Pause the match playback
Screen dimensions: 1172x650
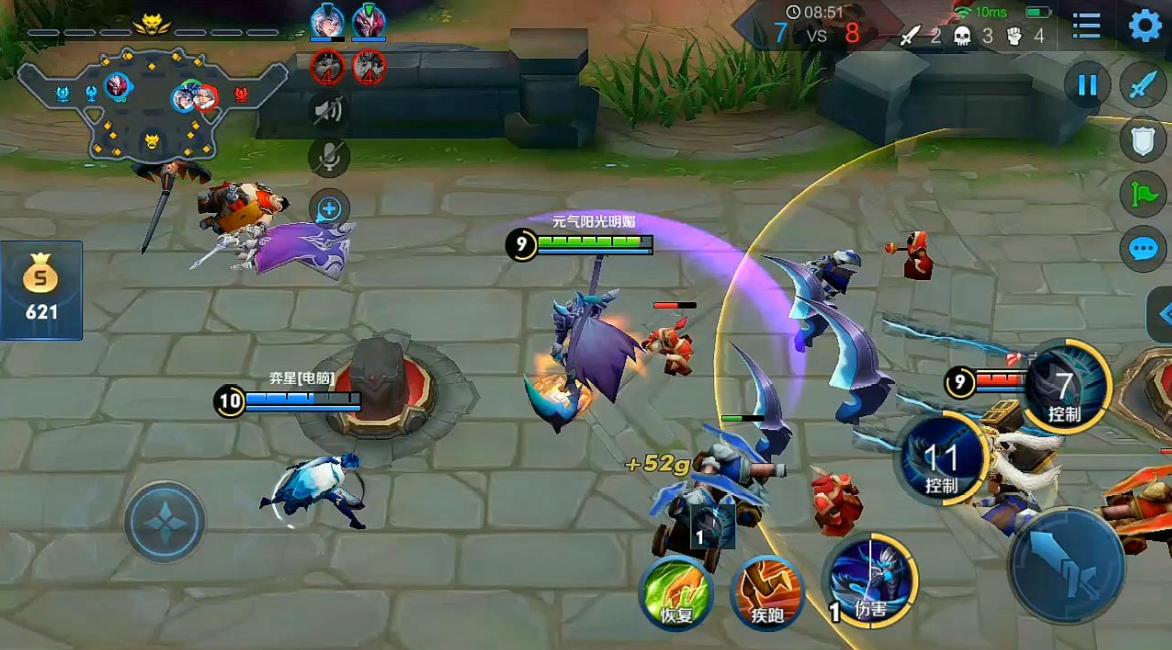(1087, 86)
